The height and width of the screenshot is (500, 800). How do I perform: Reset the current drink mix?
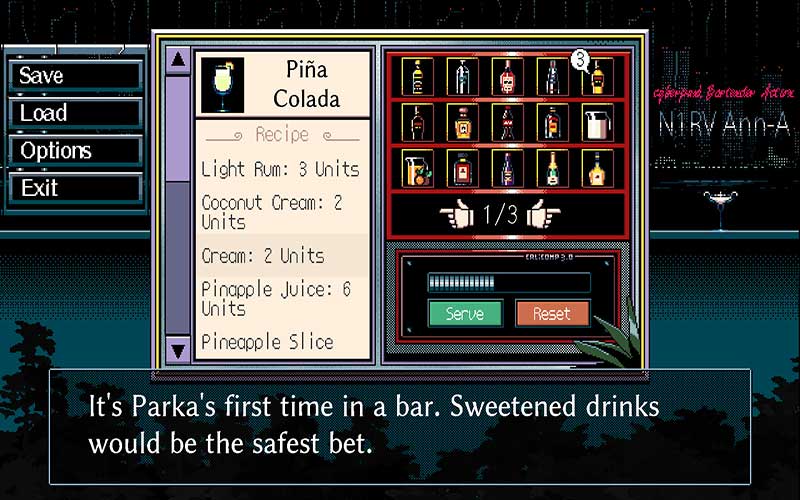(x=551, y=313)
